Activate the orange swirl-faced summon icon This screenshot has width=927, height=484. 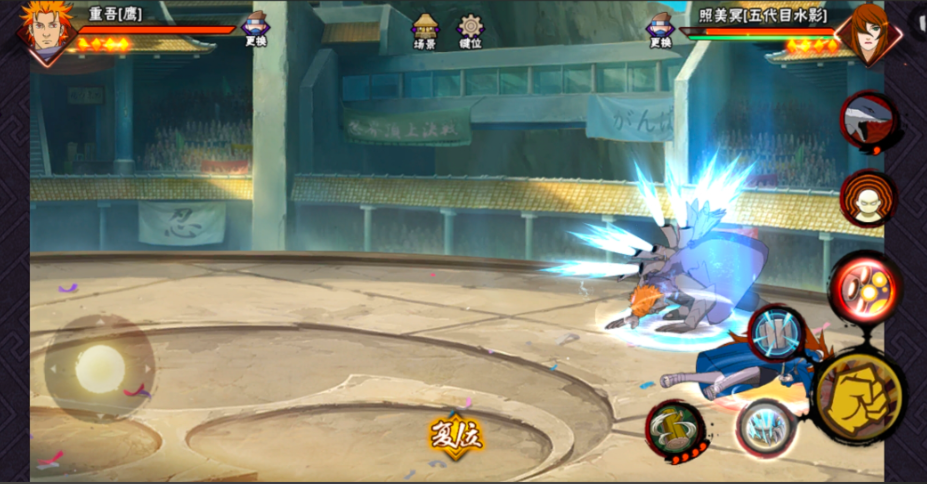coord(867,198)
